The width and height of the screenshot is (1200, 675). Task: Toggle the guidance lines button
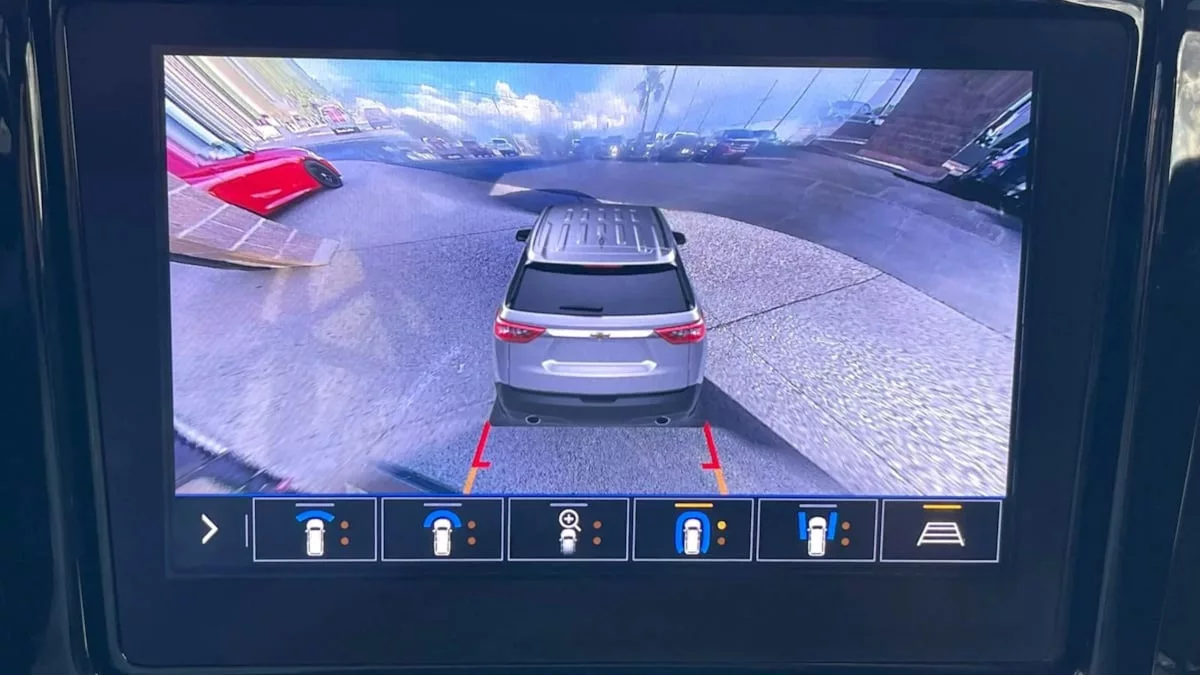tap(940, 530)
